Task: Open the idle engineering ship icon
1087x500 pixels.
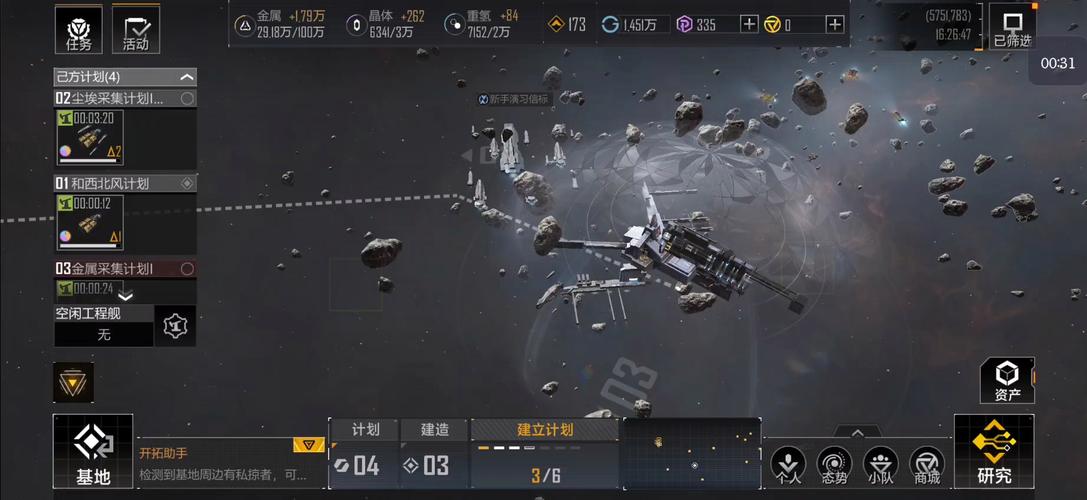Action: [176, 326]
